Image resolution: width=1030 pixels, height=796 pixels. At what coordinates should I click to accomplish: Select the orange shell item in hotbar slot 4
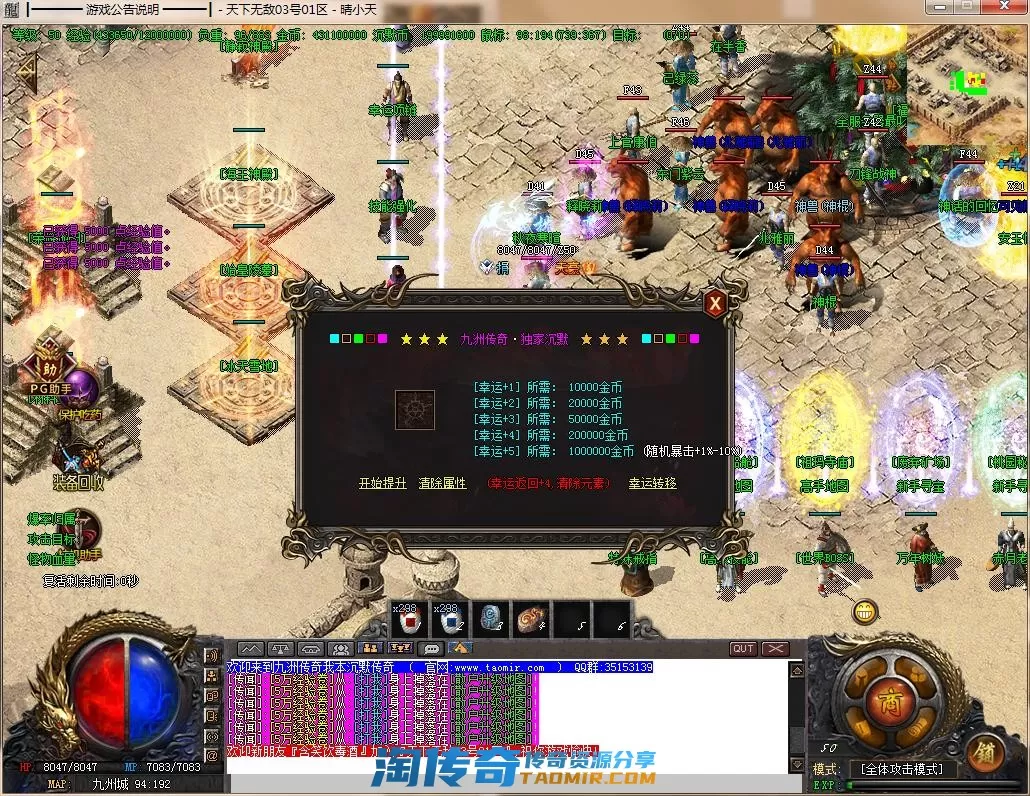(x=531, y=621)
